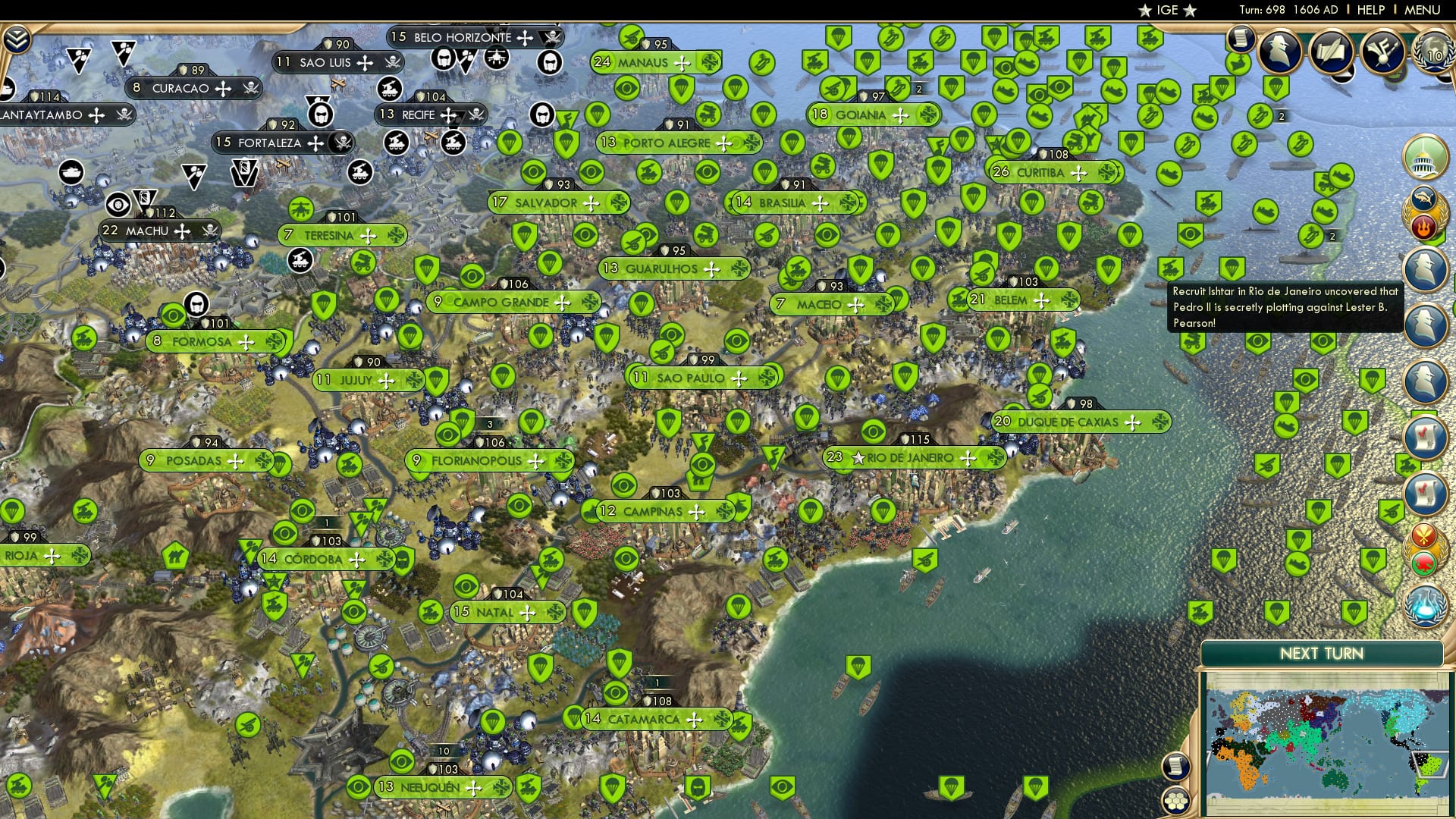Expand the Catamarca city banner plus sign

pos(692,719)
